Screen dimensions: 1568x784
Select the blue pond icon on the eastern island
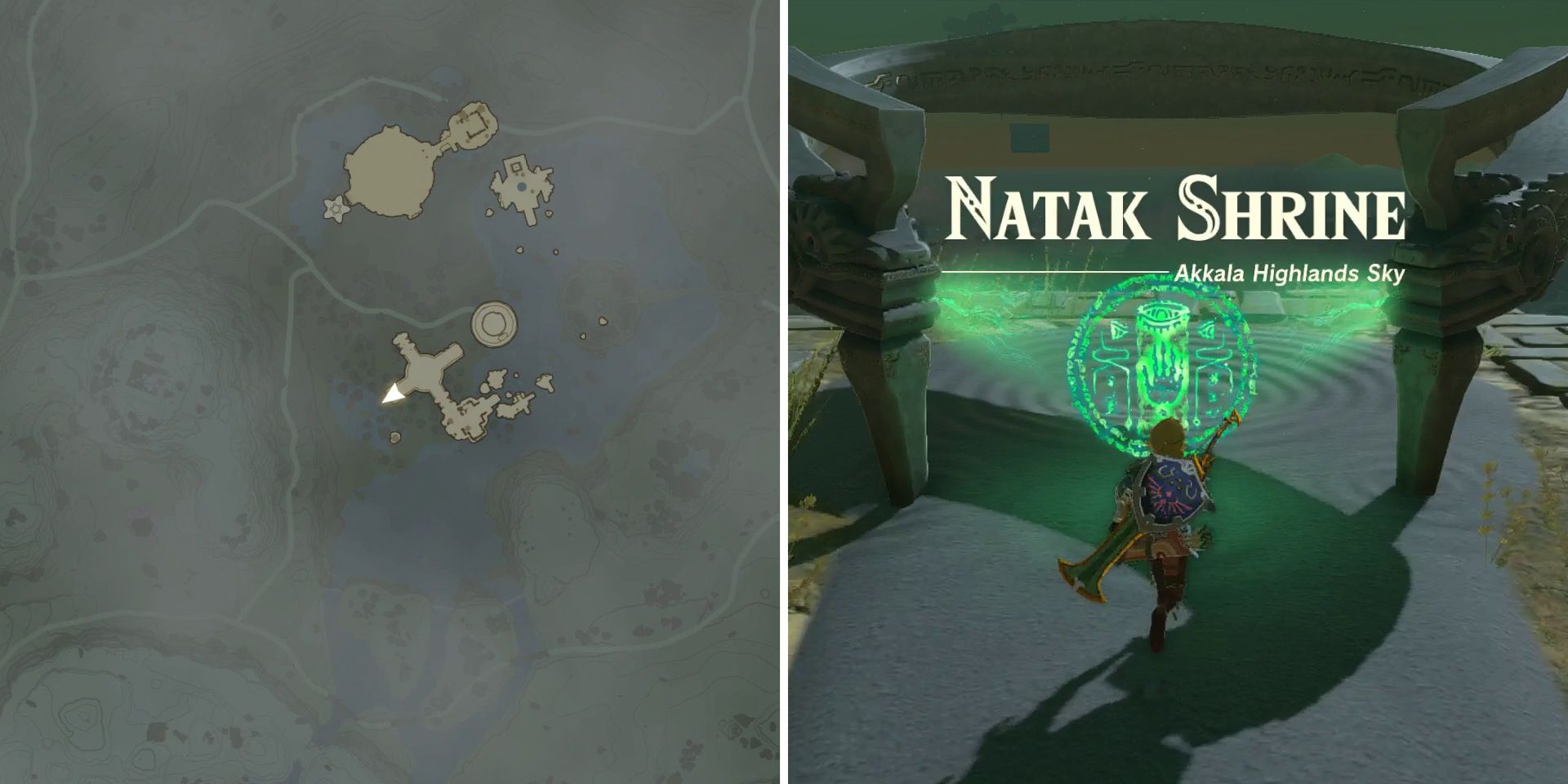pyautogui.click(x=520, y=185)
